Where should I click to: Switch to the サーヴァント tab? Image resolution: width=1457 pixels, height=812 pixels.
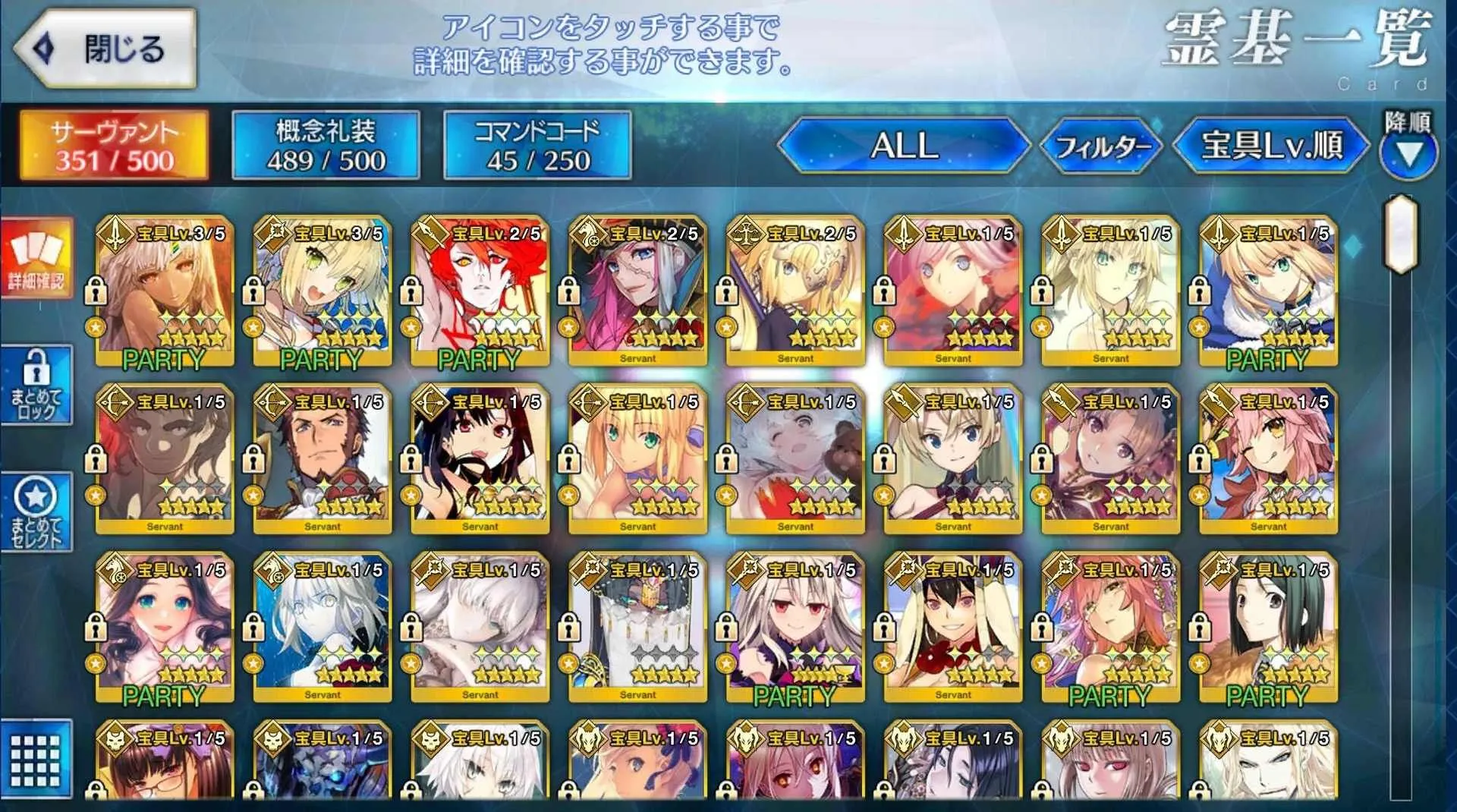tap(114, 145)
